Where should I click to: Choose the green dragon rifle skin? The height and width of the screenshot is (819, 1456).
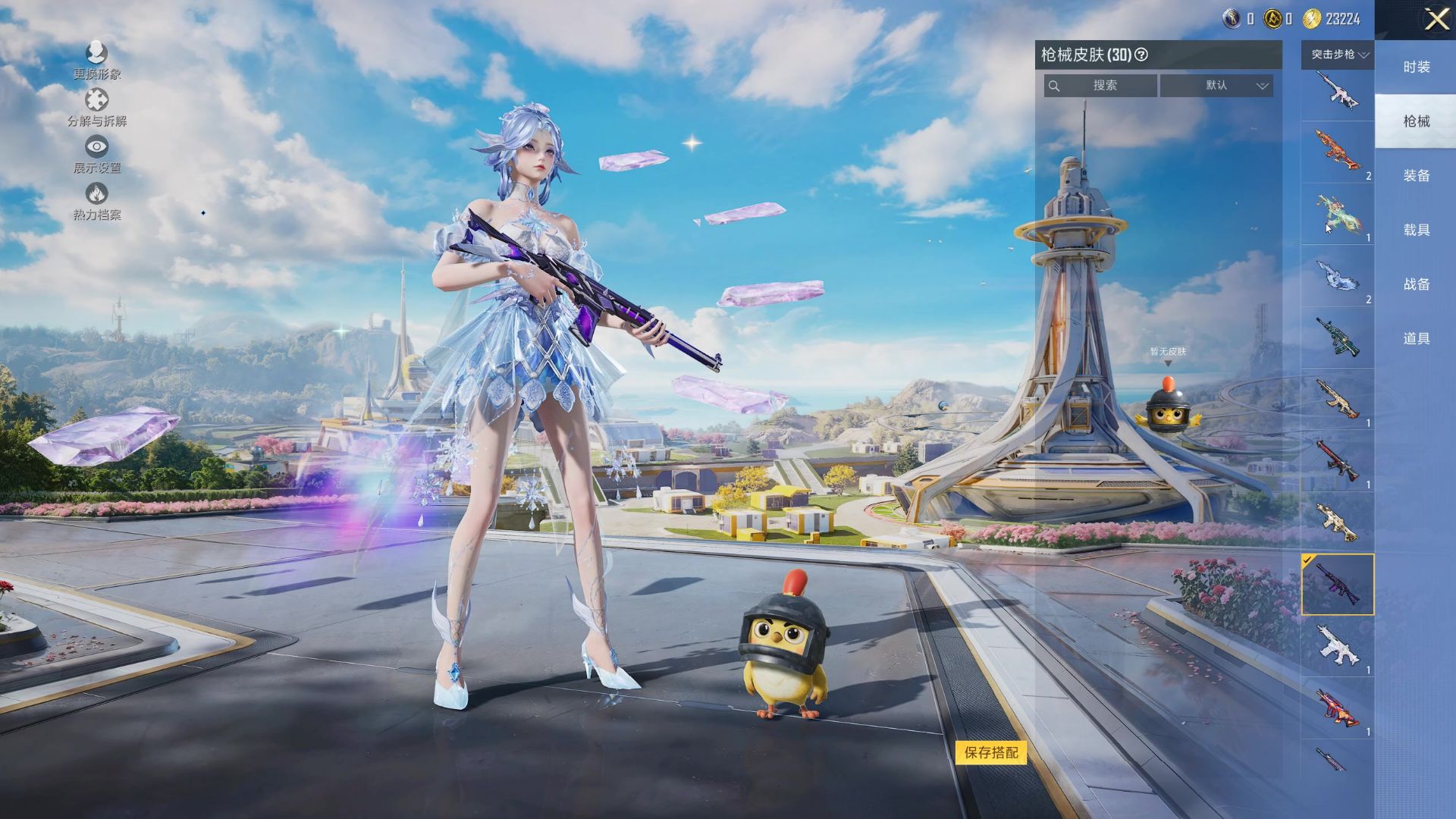coord(1337,214)
